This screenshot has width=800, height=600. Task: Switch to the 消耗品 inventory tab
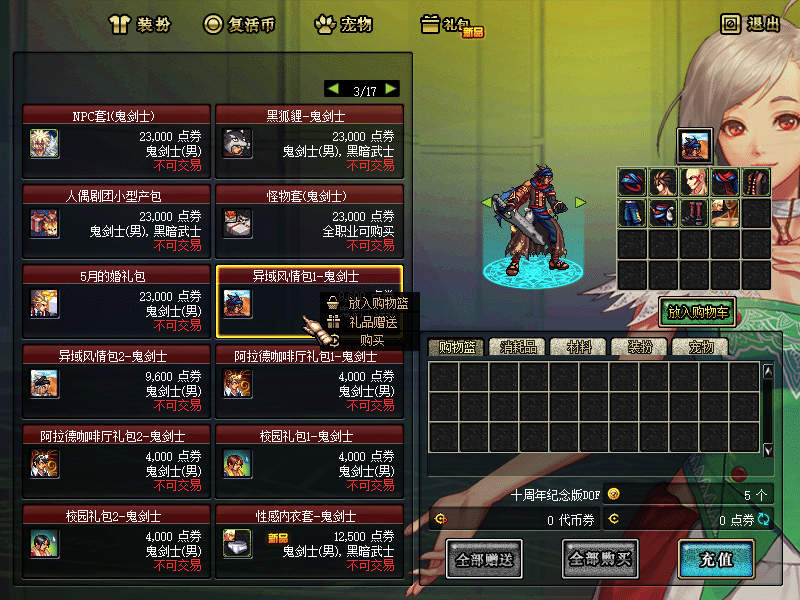tap(518, 348)
